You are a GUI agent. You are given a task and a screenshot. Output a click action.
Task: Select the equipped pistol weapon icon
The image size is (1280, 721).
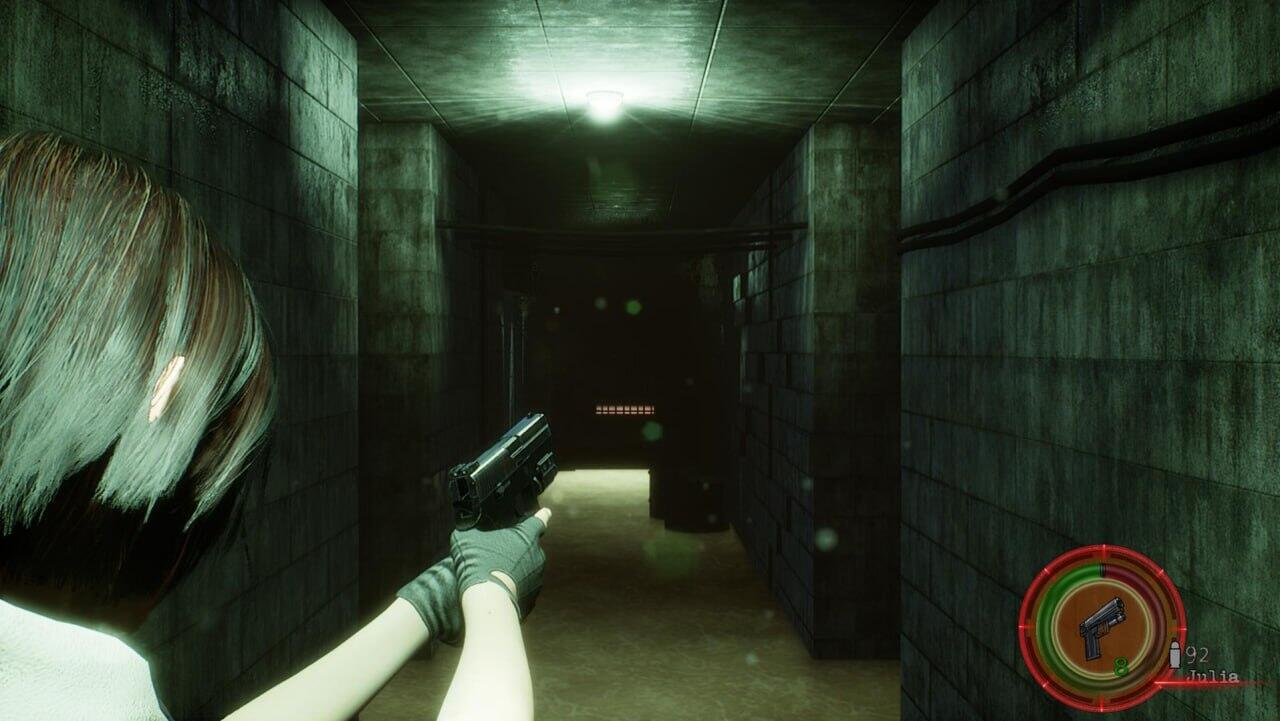(1101, 627)
